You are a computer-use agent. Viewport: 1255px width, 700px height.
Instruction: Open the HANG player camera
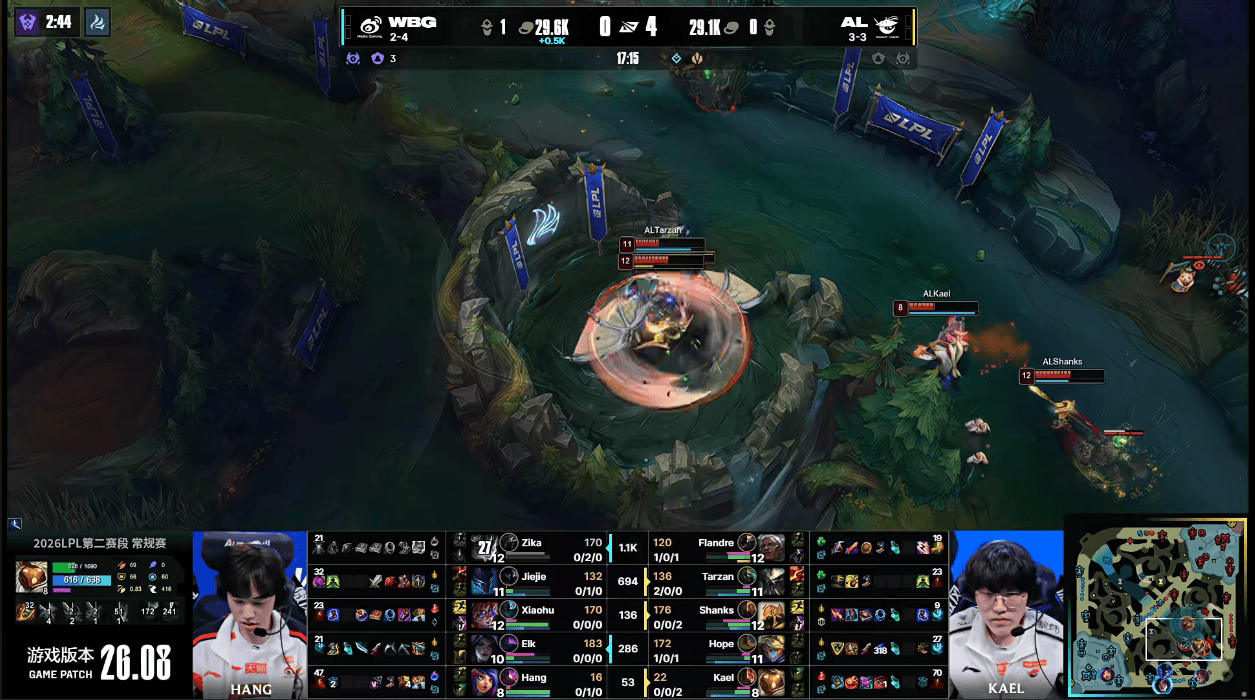click(x=250, y=612)
